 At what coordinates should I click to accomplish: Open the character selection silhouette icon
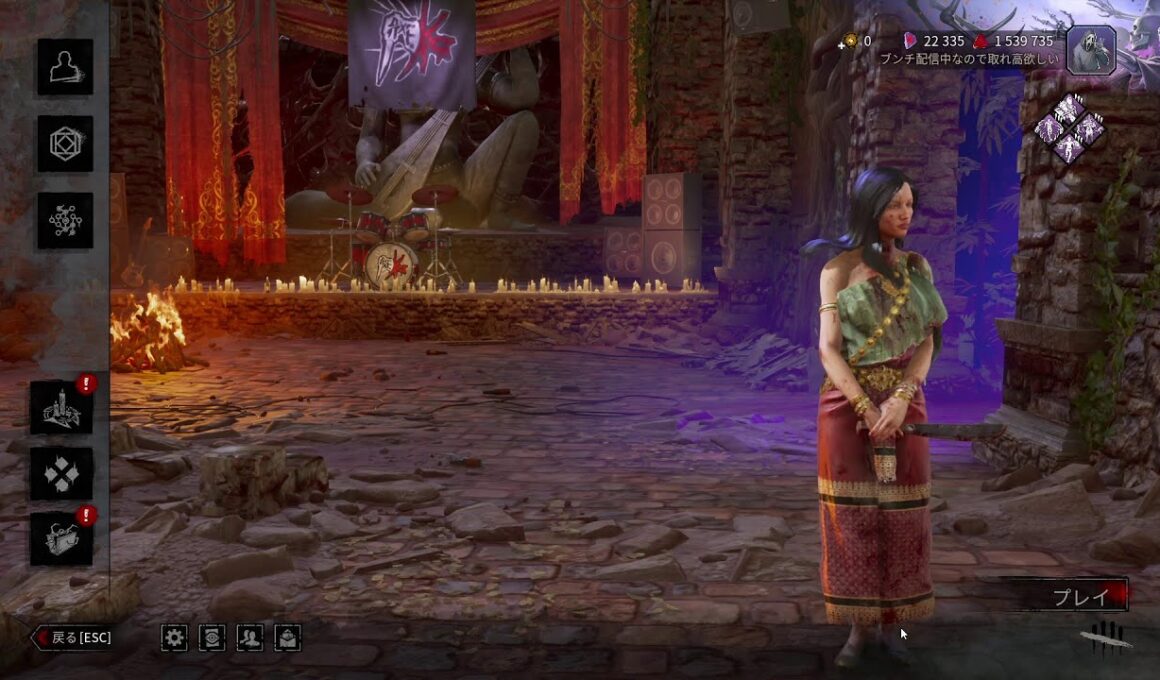click(65, 67)
